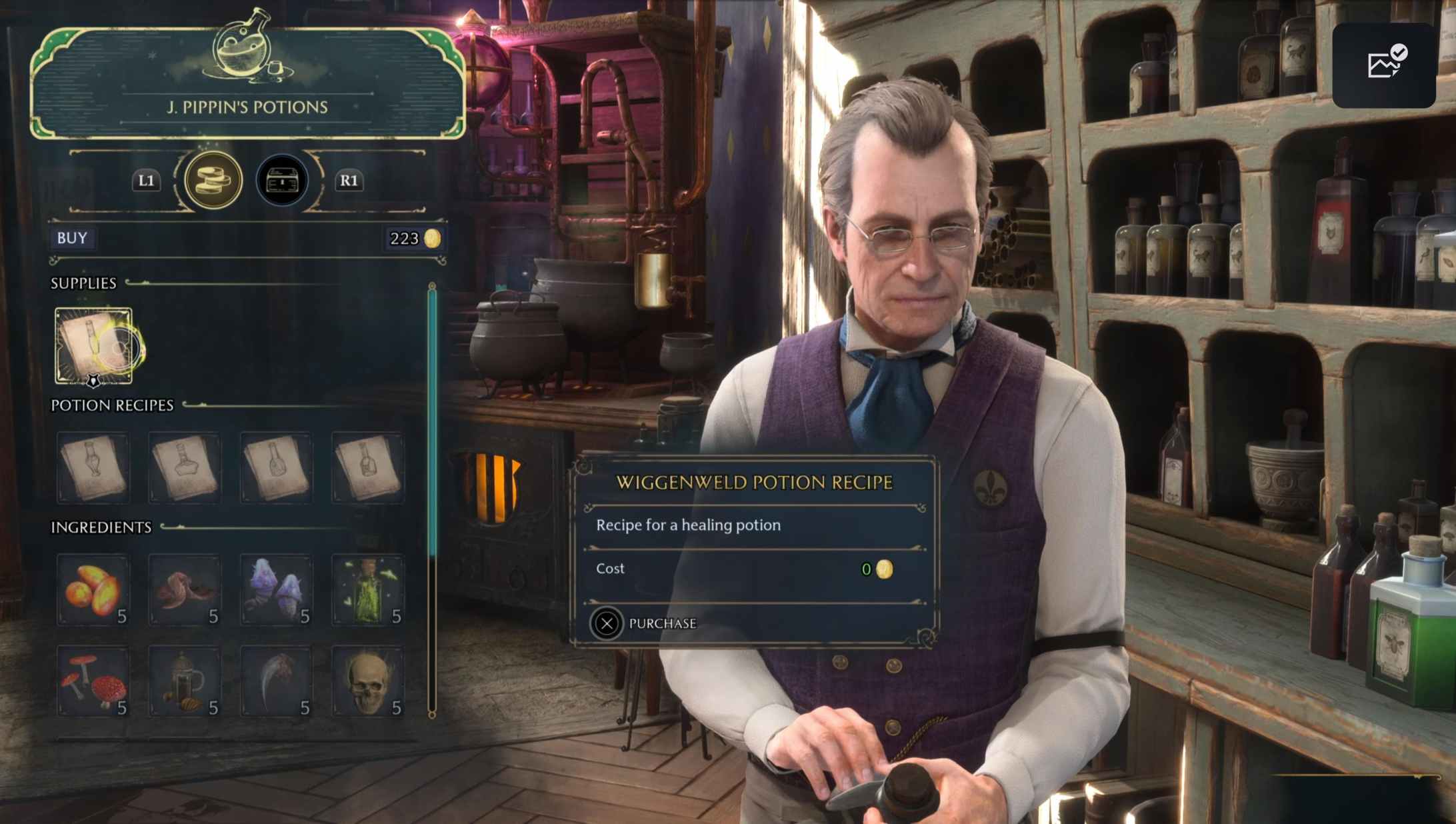Open the first potion recipe card

point(92,467)
